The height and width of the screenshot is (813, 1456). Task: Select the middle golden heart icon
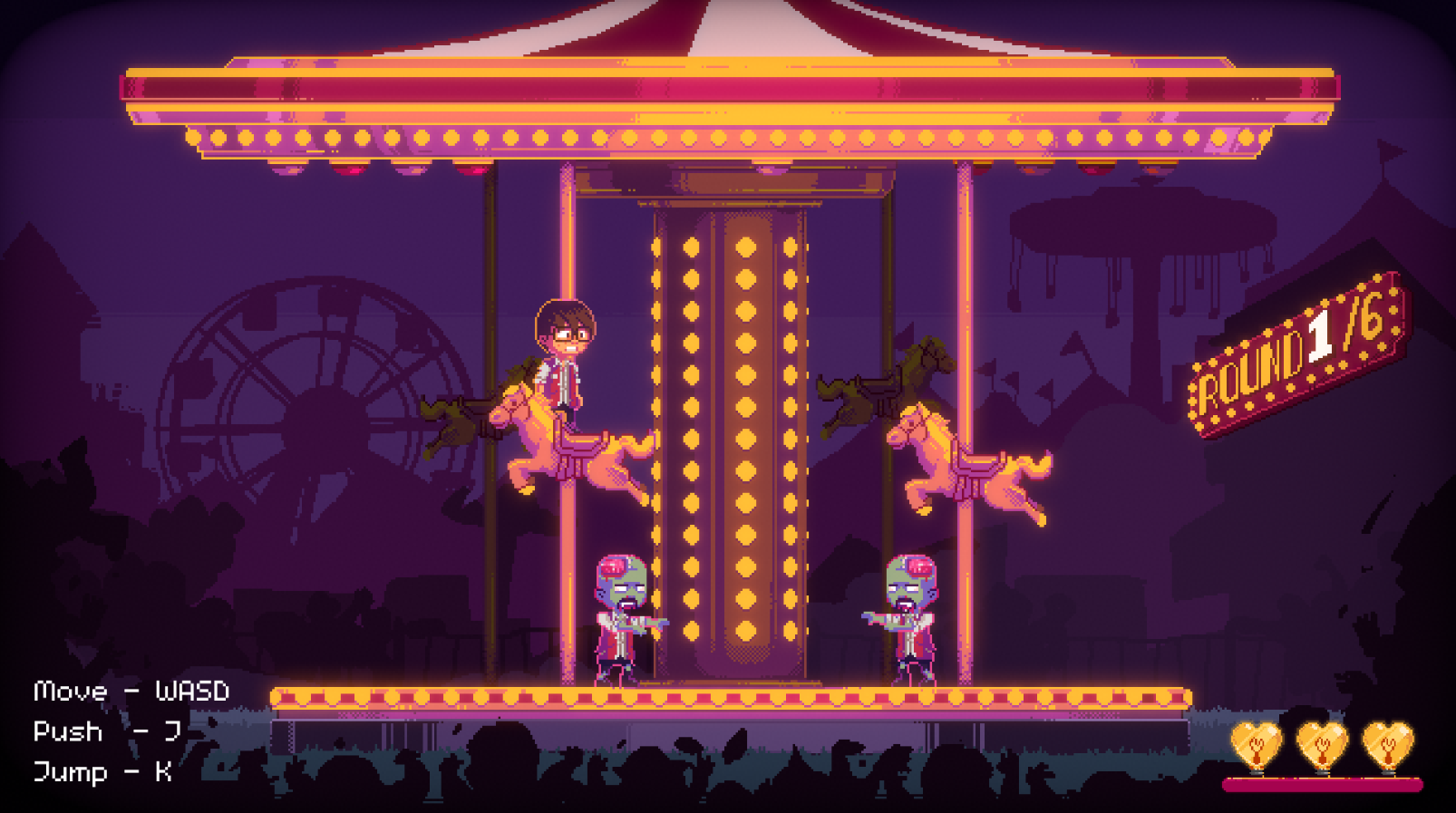coord(1322,743)
